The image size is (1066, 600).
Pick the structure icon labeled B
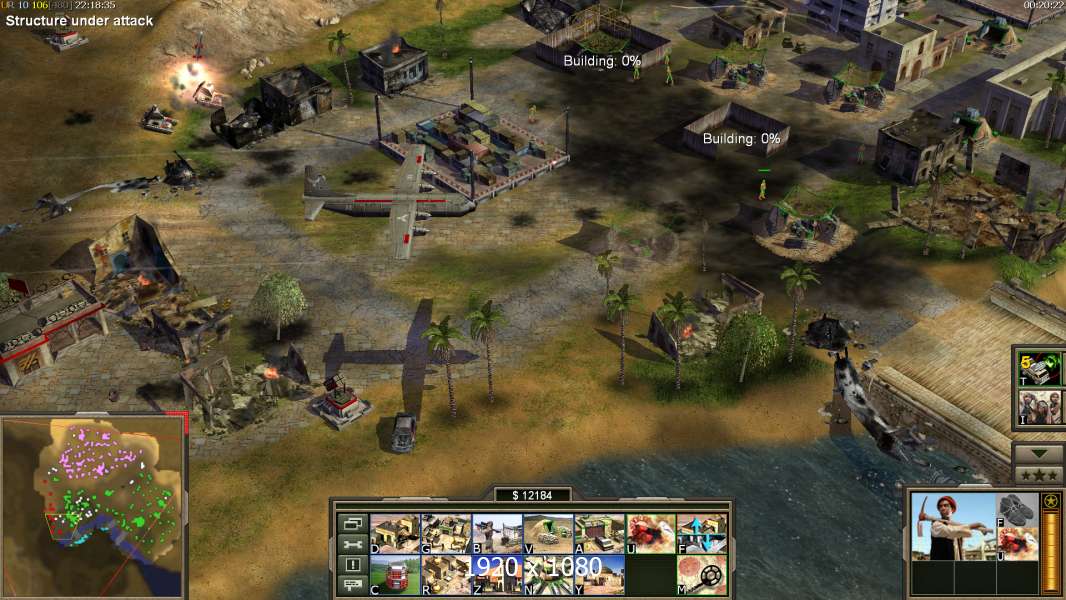point(497,534)
